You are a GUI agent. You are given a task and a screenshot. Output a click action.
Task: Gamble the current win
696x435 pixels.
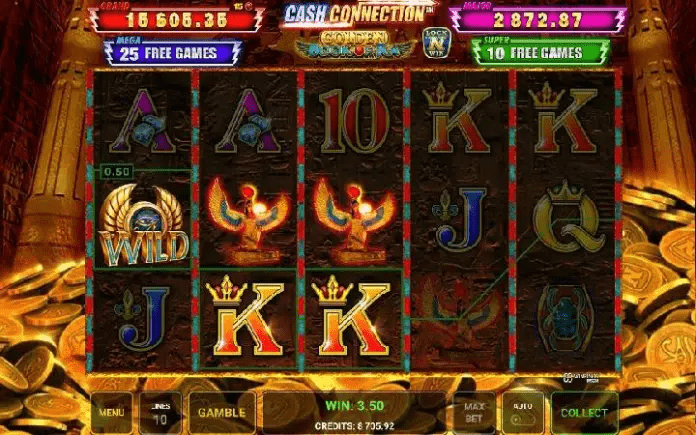point(222,411)
